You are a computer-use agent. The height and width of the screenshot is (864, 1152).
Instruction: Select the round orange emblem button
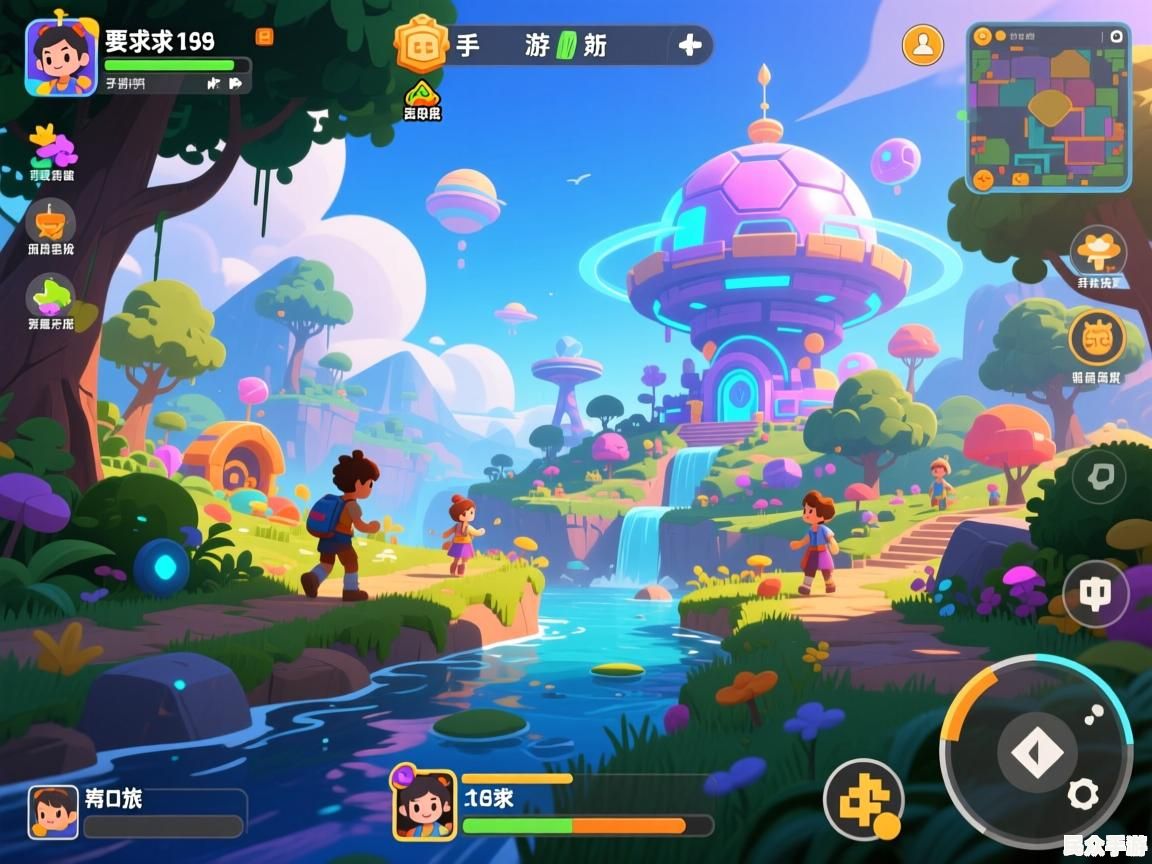click(x=1097, y=338)
